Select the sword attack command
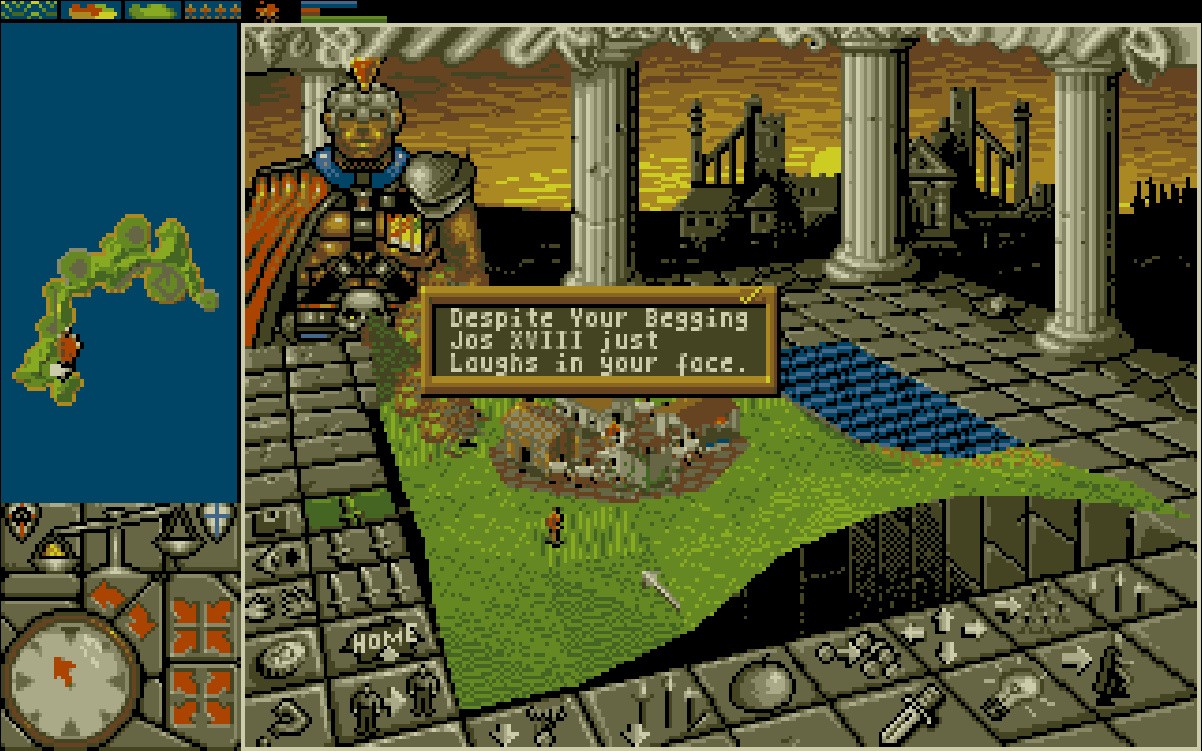The height and width of the screenshot is (751, 1202). point(917,710)
